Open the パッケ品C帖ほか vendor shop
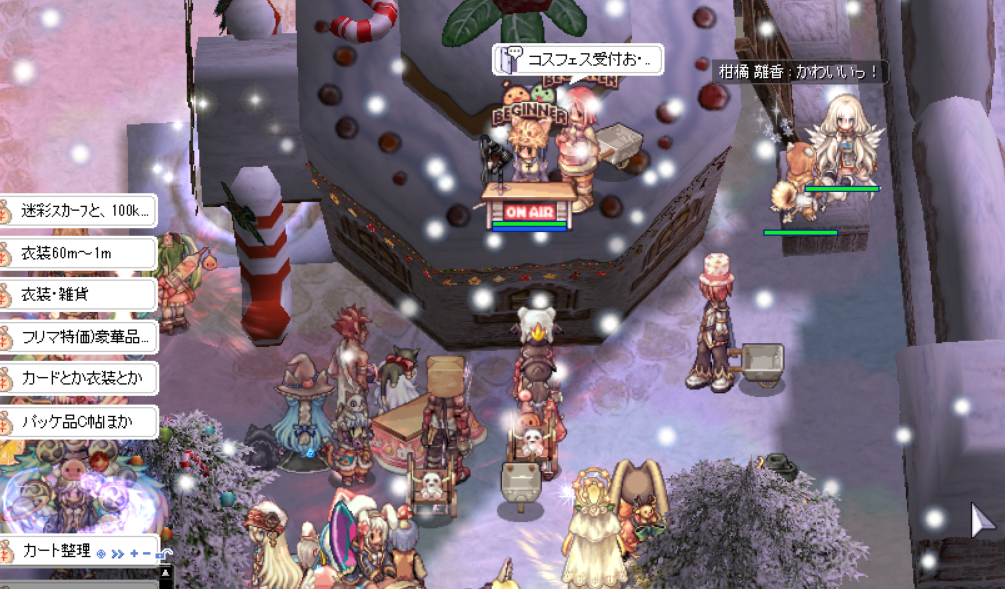The height and width of the screenshot is (589, 1005). coord(78,421)
